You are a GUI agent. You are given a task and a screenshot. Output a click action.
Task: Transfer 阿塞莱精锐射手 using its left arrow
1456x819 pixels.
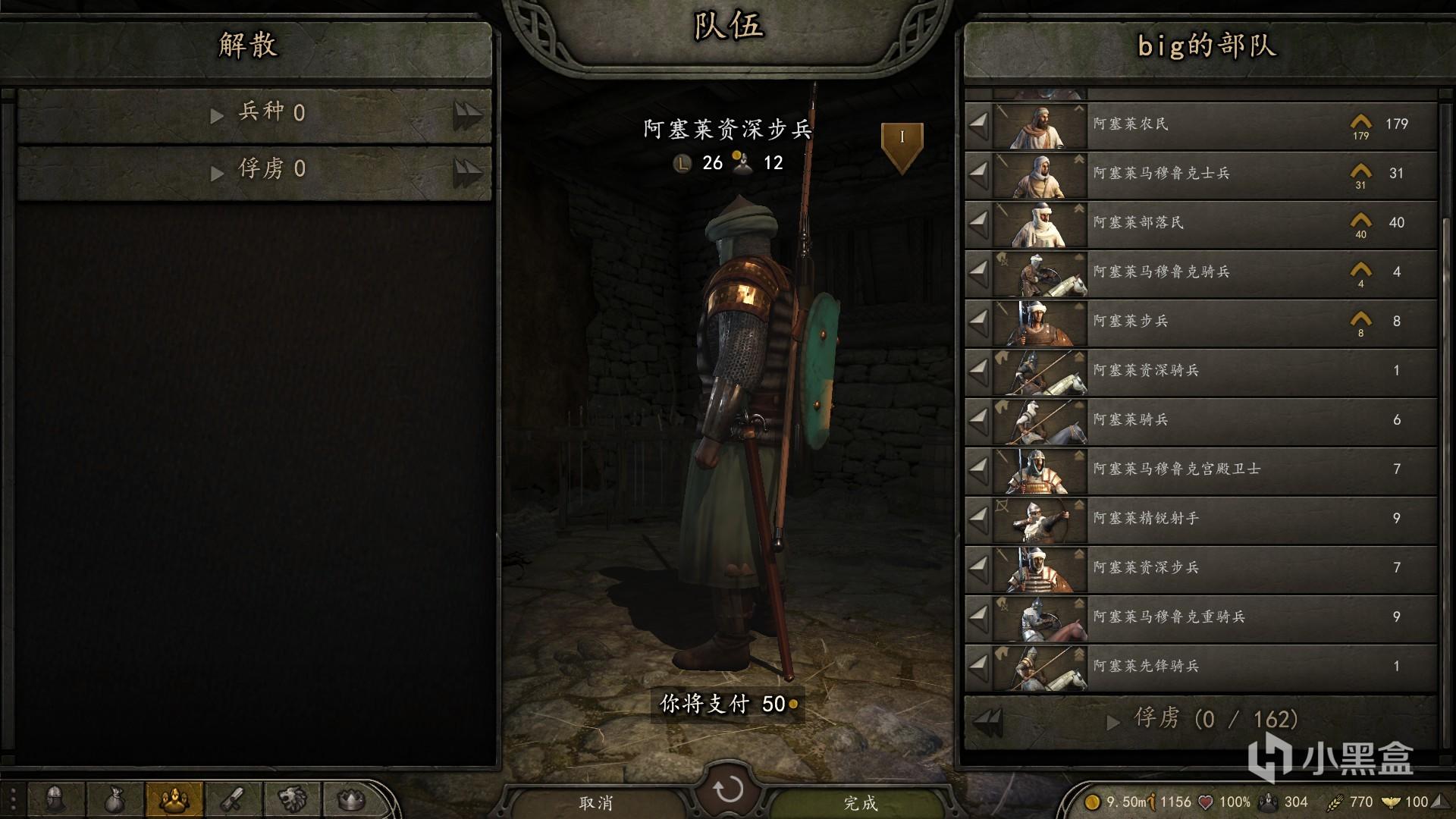[x=979, y=519]
